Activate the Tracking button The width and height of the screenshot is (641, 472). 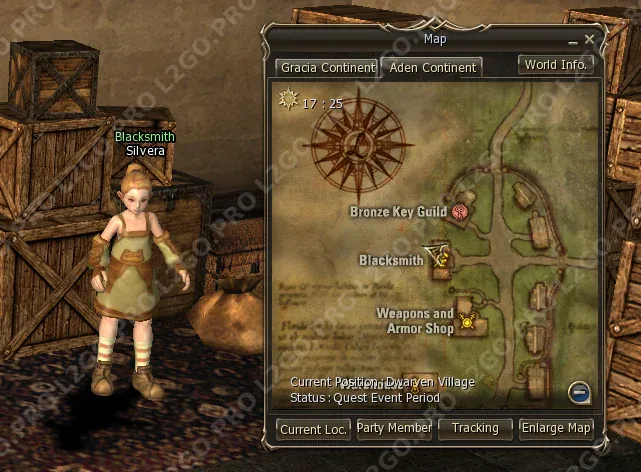[475, 428]
